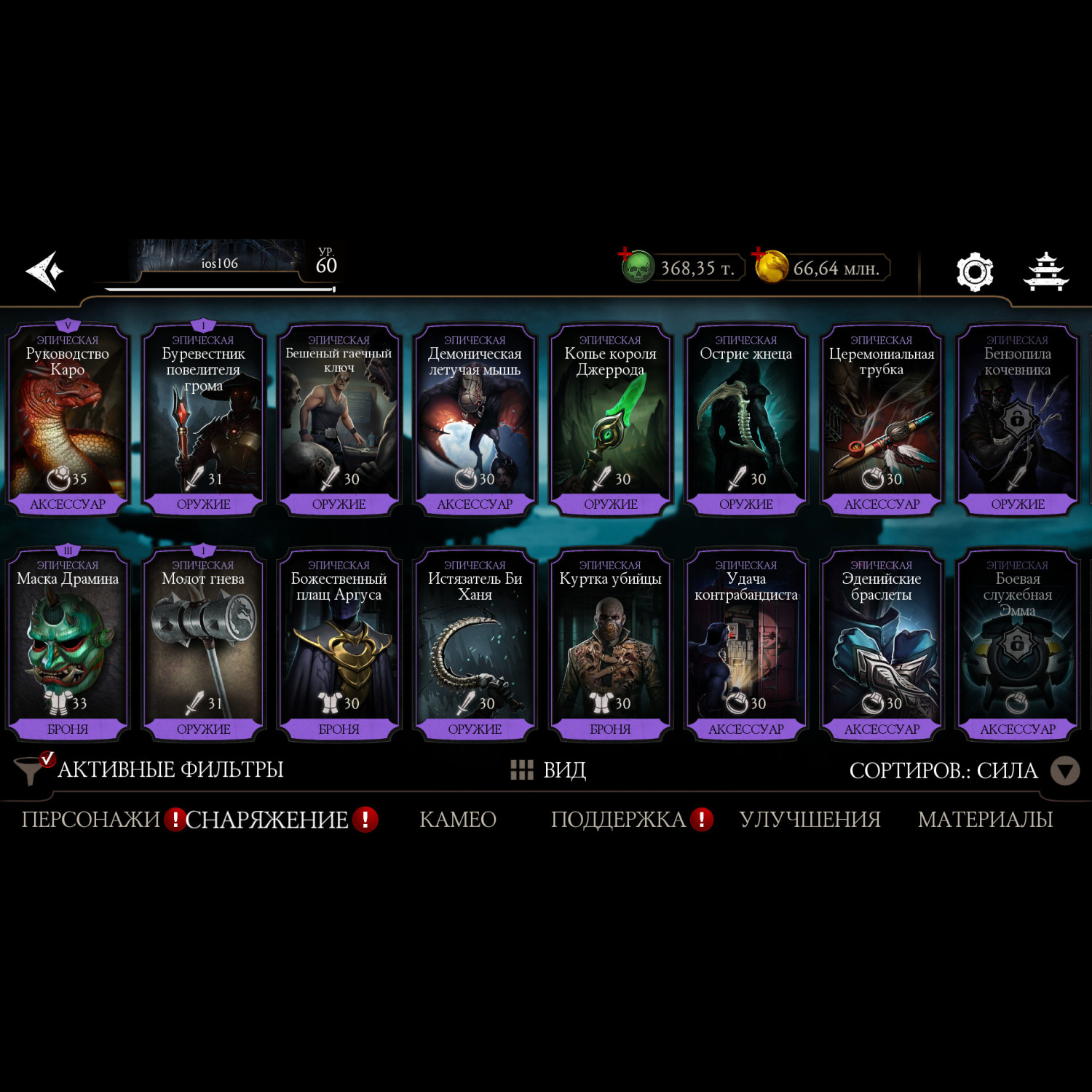Open the gear settings menu
Viewport: 1092px width, 1092px height.
click(x=974, y=272)
